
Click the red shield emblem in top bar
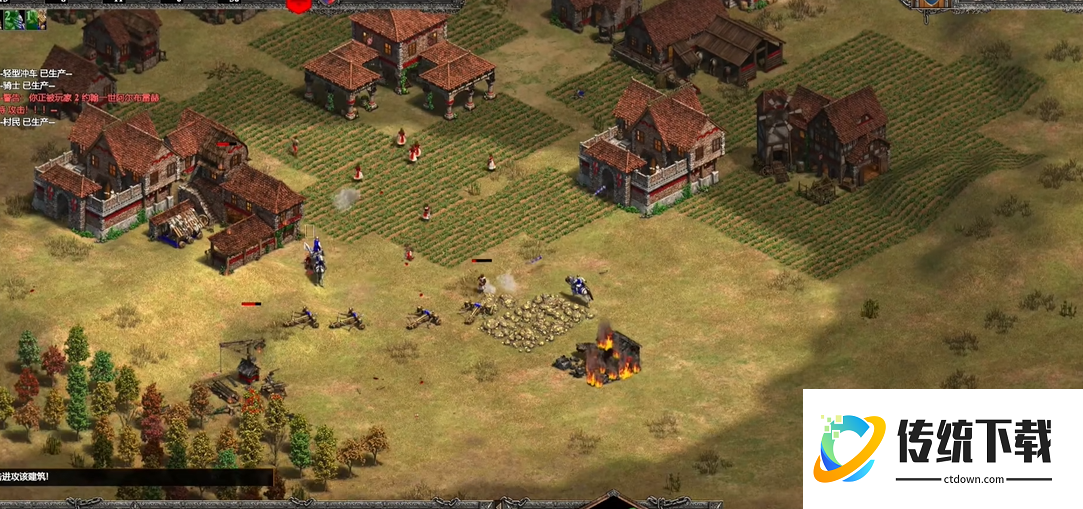pos(298,5)
